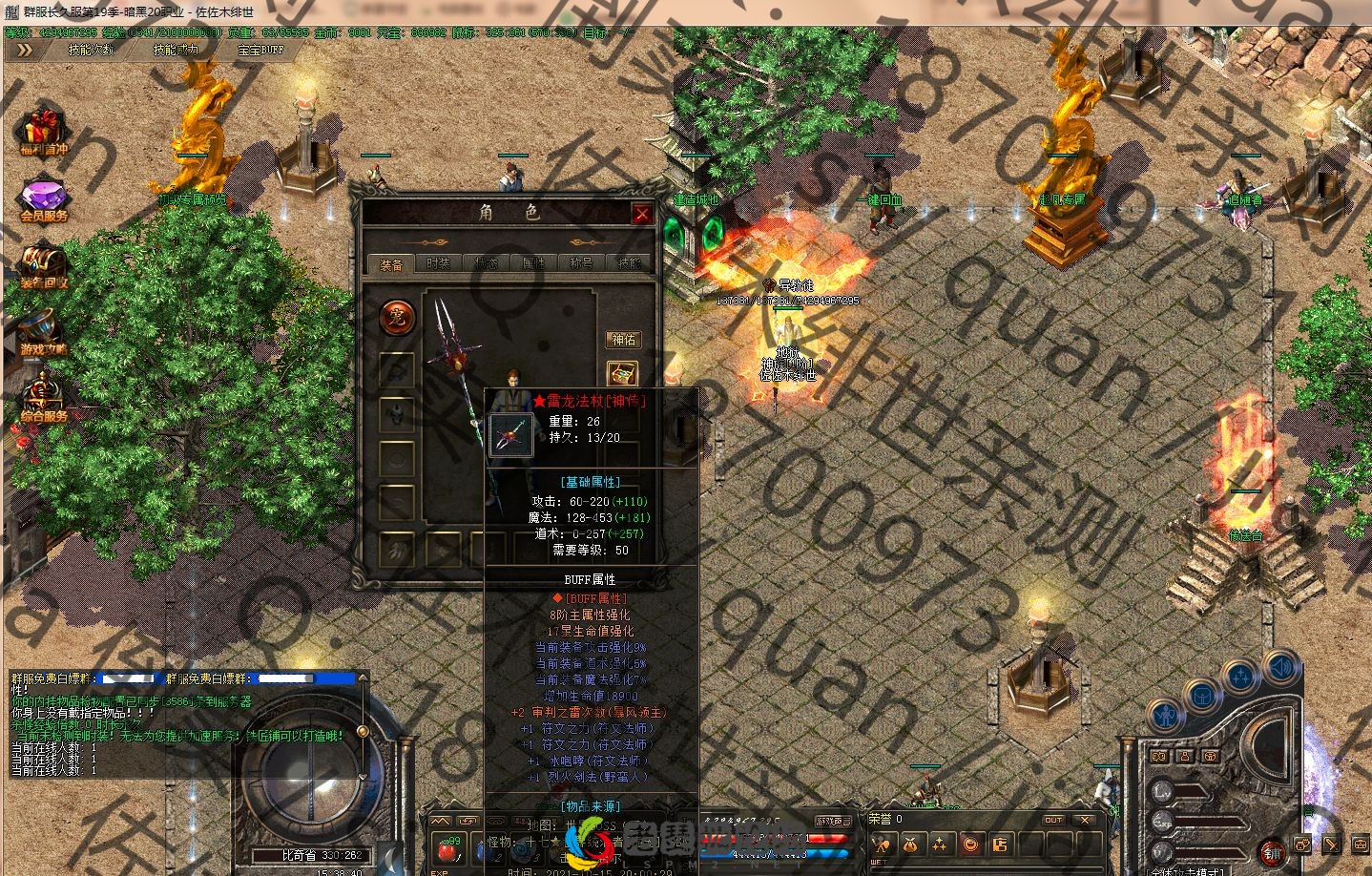Close the 角色 character window
The width and height of the screenshot is (1372, 876).
click(642, 214)
